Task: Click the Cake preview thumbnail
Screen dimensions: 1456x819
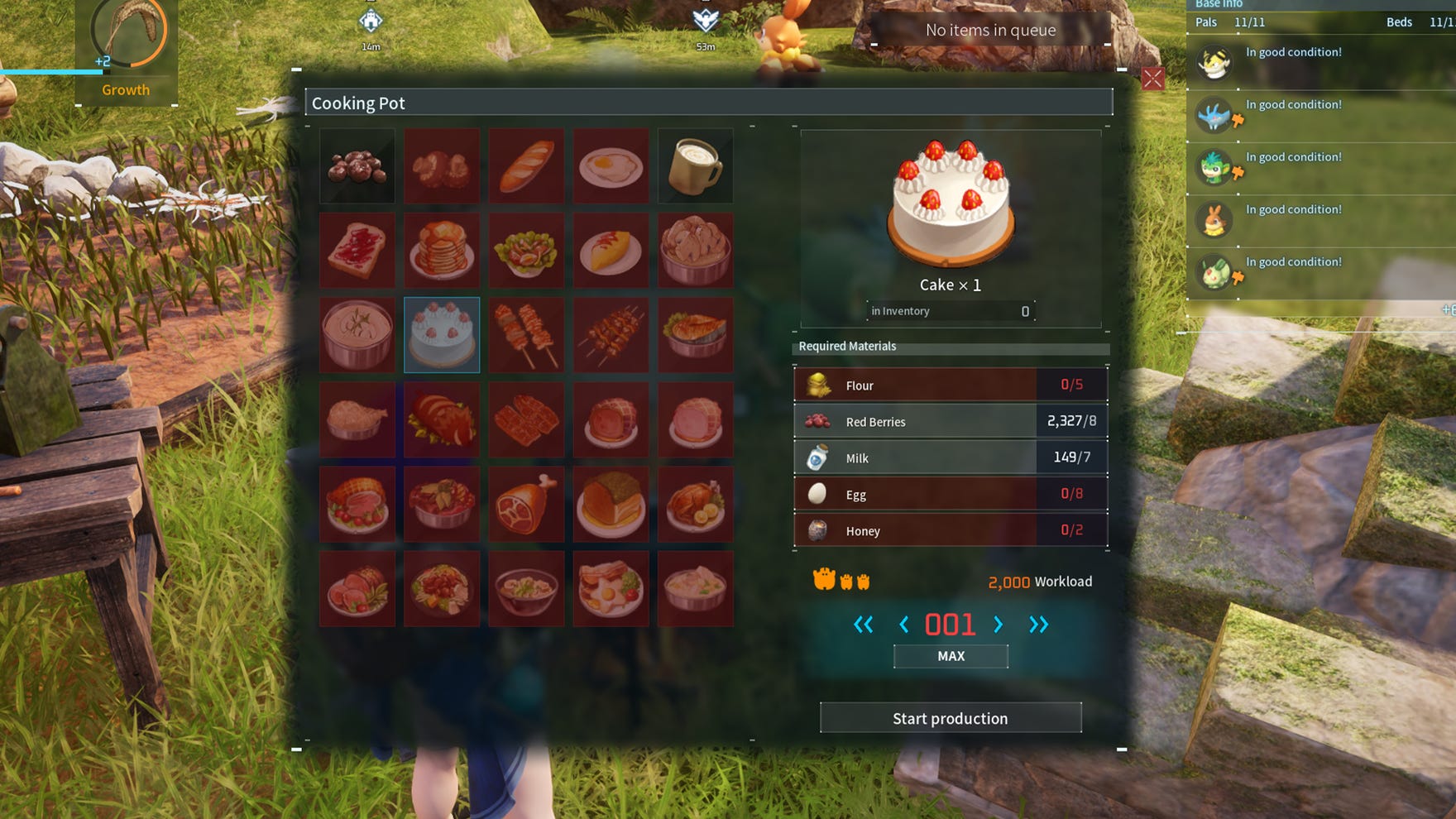Action: (x=950, y=204)
